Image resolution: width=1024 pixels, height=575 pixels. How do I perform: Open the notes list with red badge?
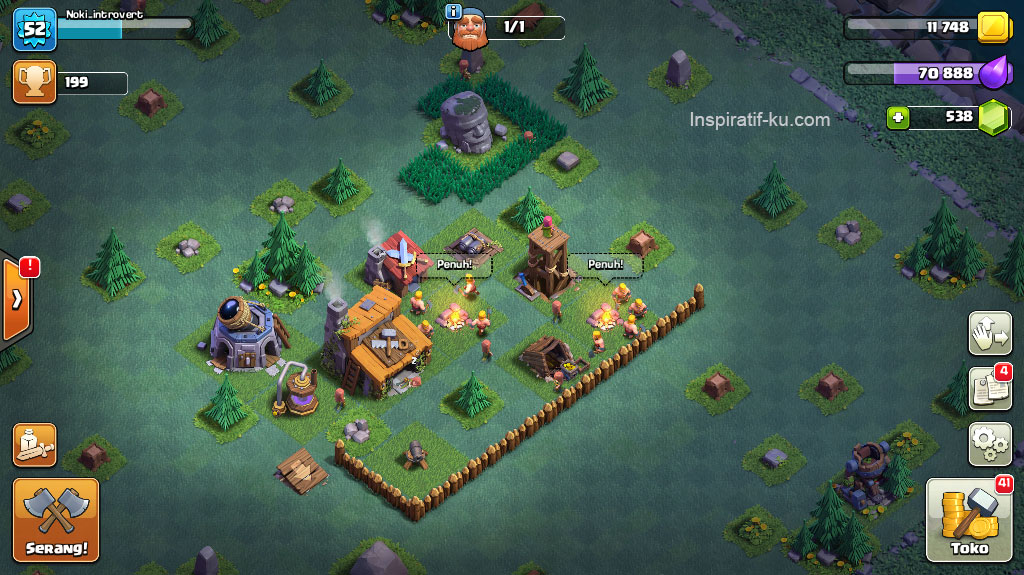click(x=989, y=388)
